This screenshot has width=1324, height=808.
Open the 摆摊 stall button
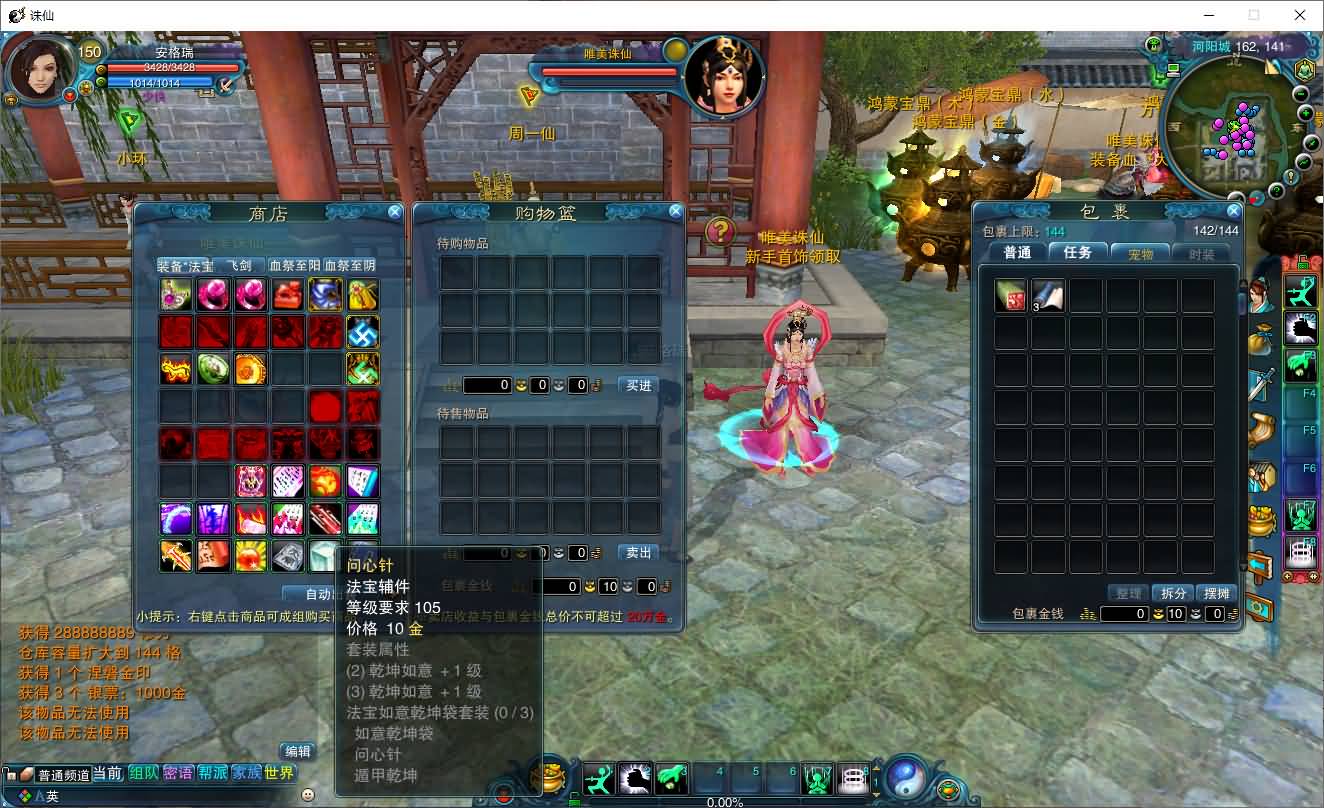(x=1217, y=594)
